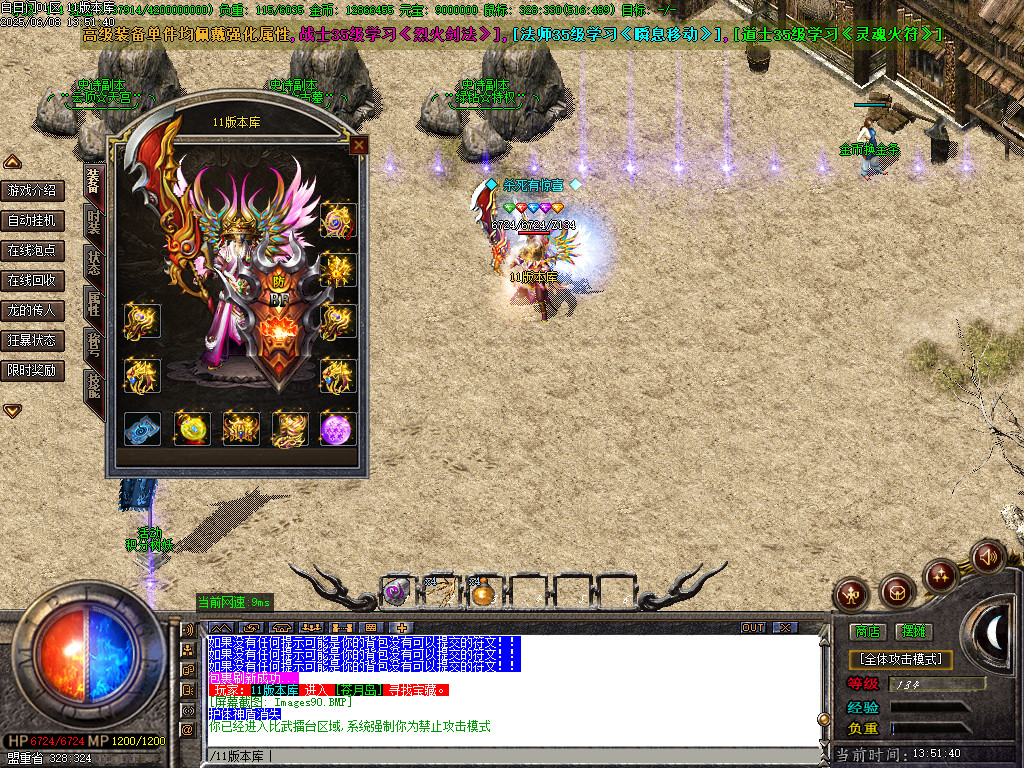Open the bag chest round icon
Image resolution: width=1024 pixels, height=768 pixels.
(897, 593)
